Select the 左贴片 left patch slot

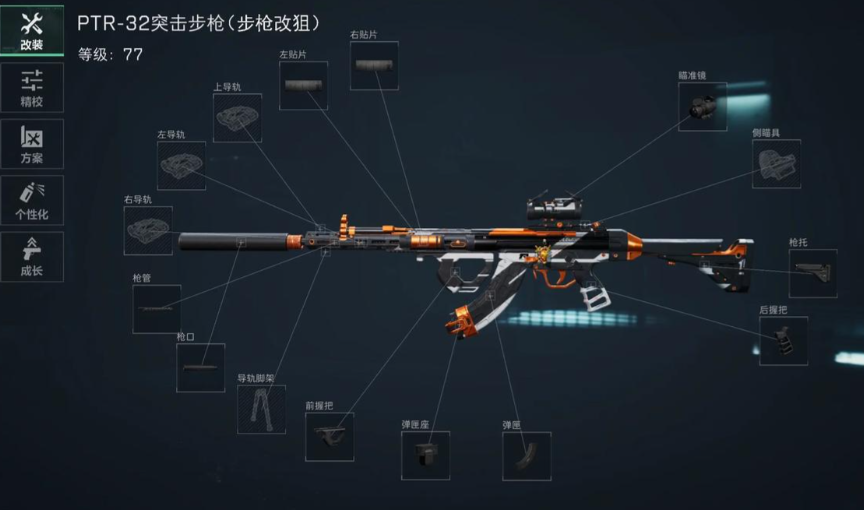coord(303,86)
